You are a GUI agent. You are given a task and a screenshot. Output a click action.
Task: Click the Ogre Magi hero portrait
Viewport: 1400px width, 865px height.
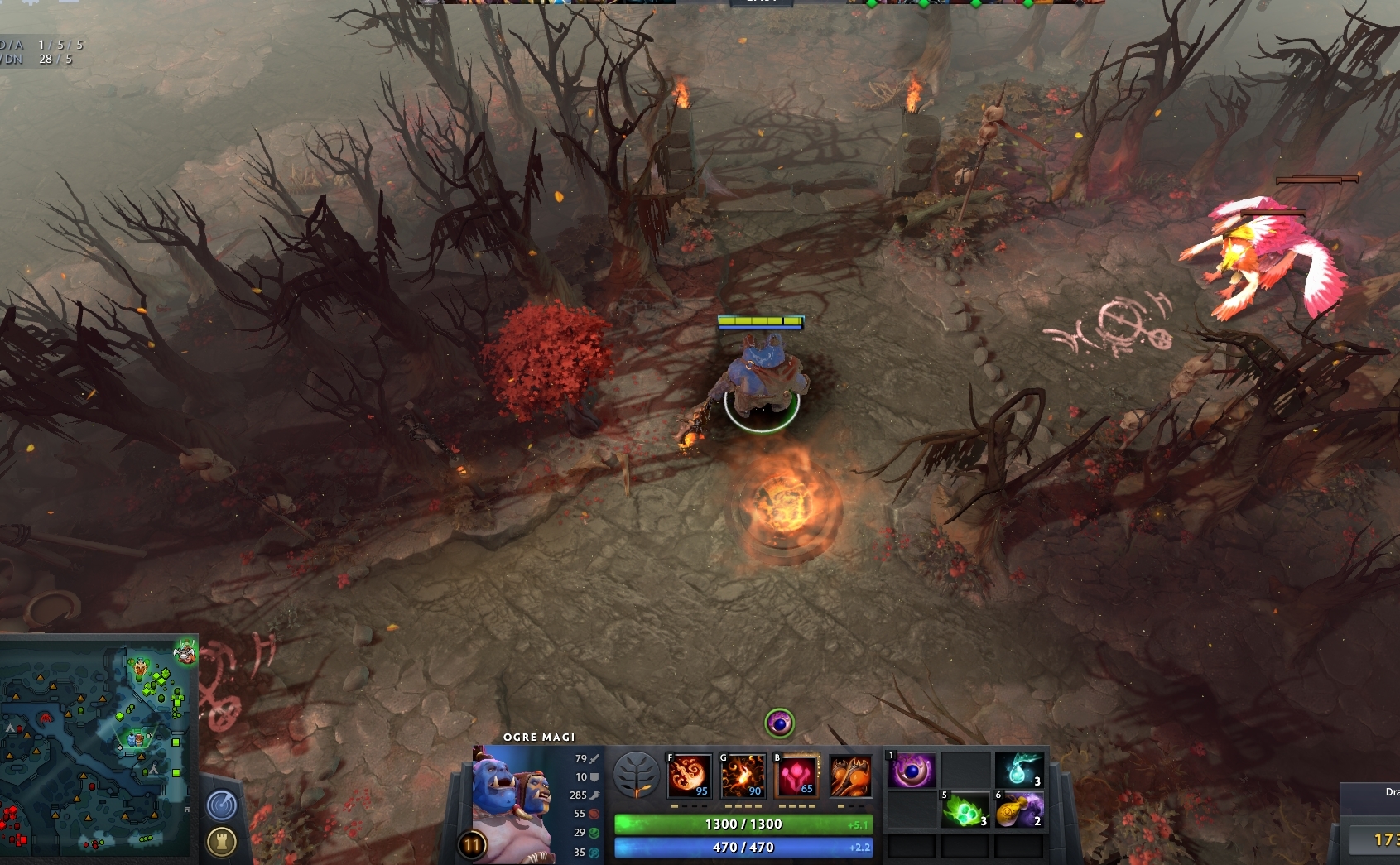(x=514, y=799)
